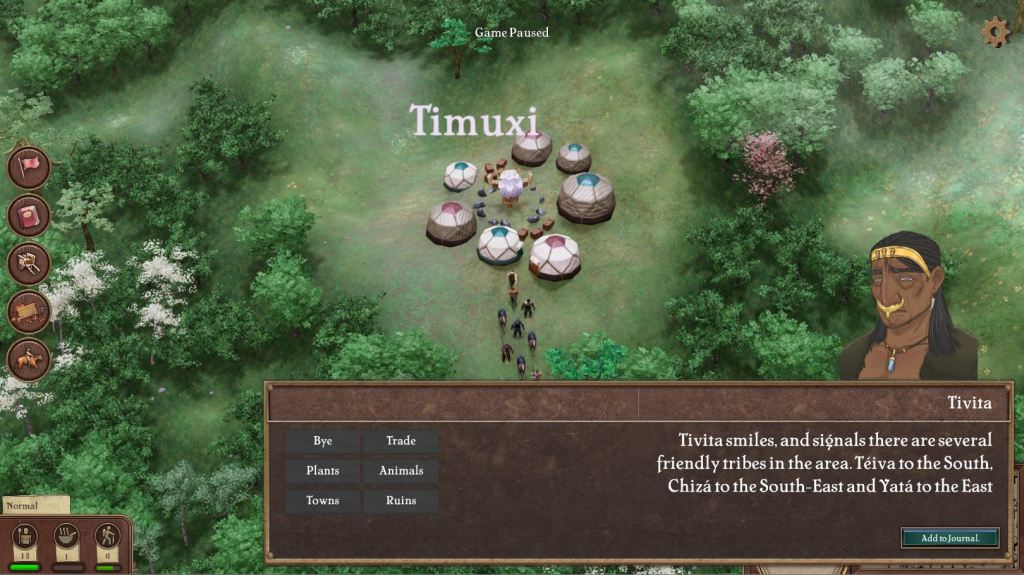Image resolution: width=1024 pixels, height=575 pixels.
Task: Ask Tivita about Plants
Action: [322, 471]
